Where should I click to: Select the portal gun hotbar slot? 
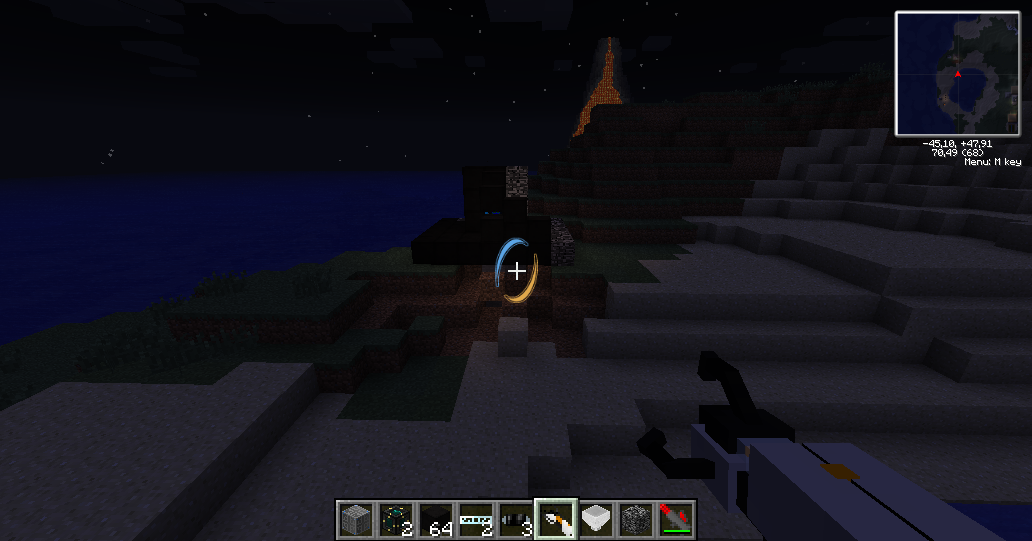click(555, 519)
